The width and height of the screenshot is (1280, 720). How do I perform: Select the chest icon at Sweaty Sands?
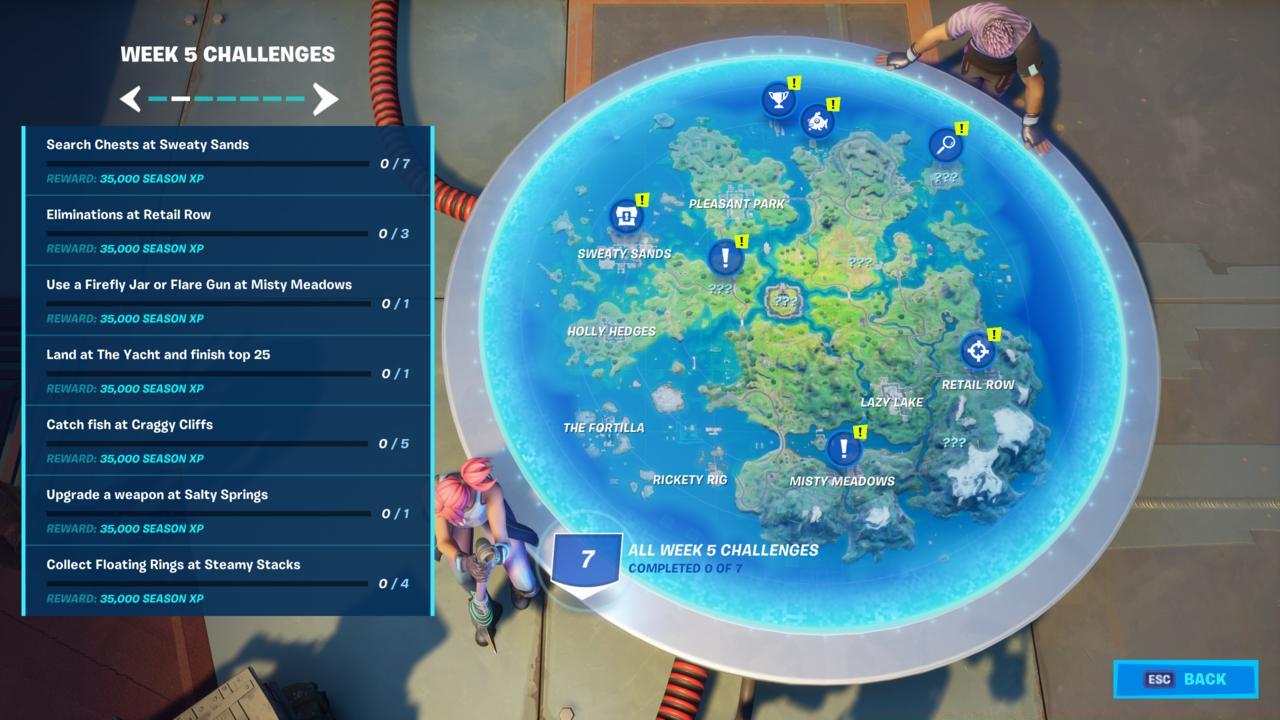[x=625, y=213]
